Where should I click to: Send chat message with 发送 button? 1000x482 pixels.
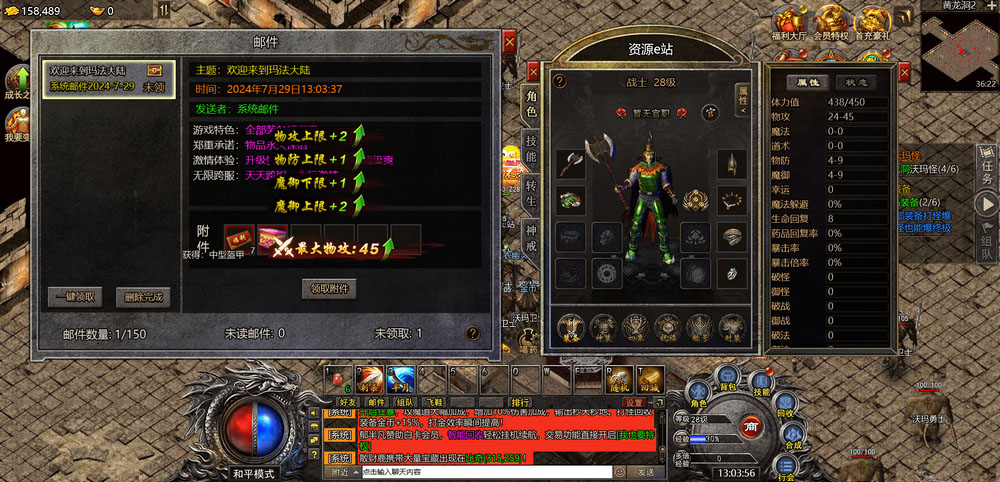coord(646,472)
